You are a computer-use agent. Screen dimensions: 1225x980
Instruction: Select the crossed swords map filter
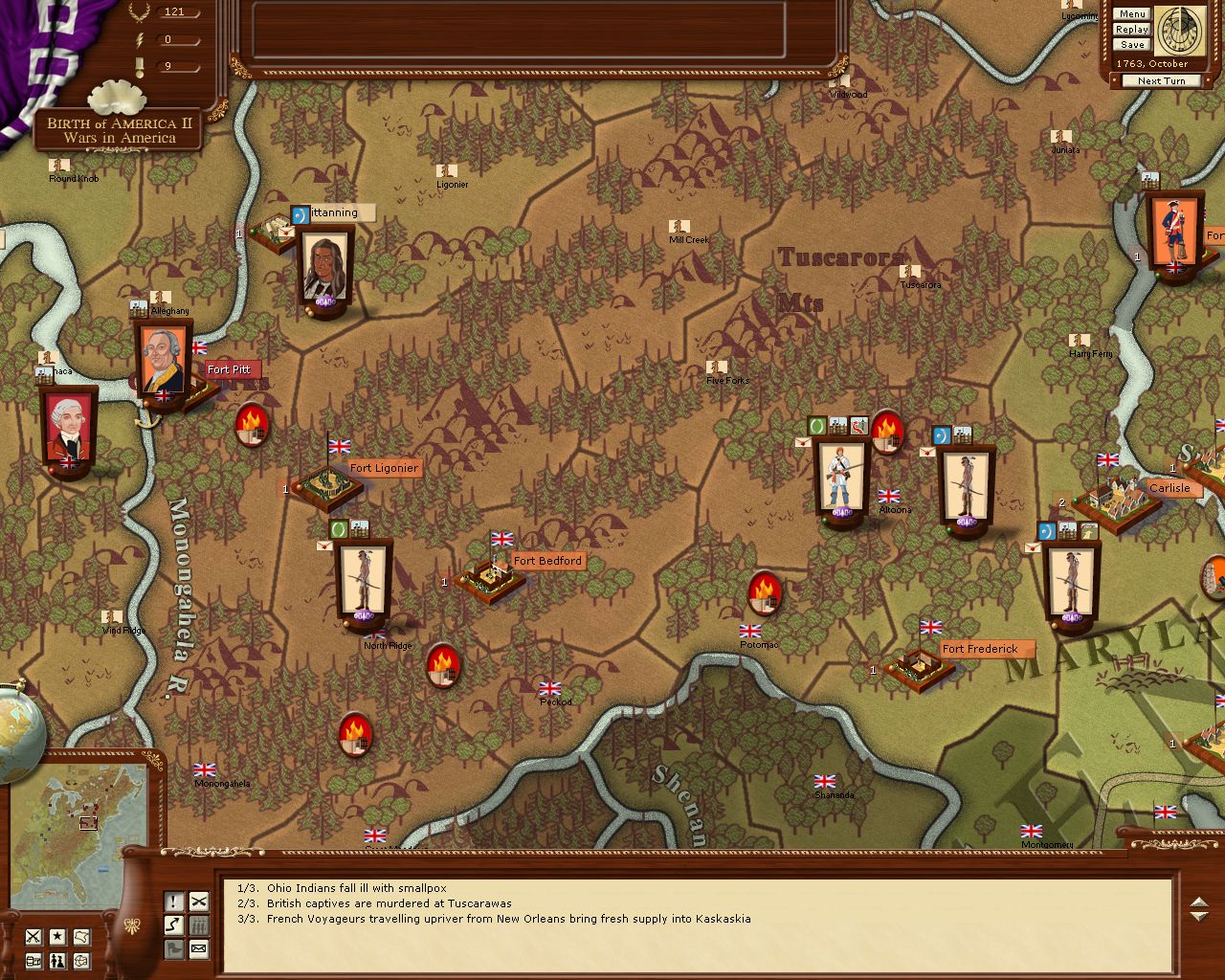33,937
